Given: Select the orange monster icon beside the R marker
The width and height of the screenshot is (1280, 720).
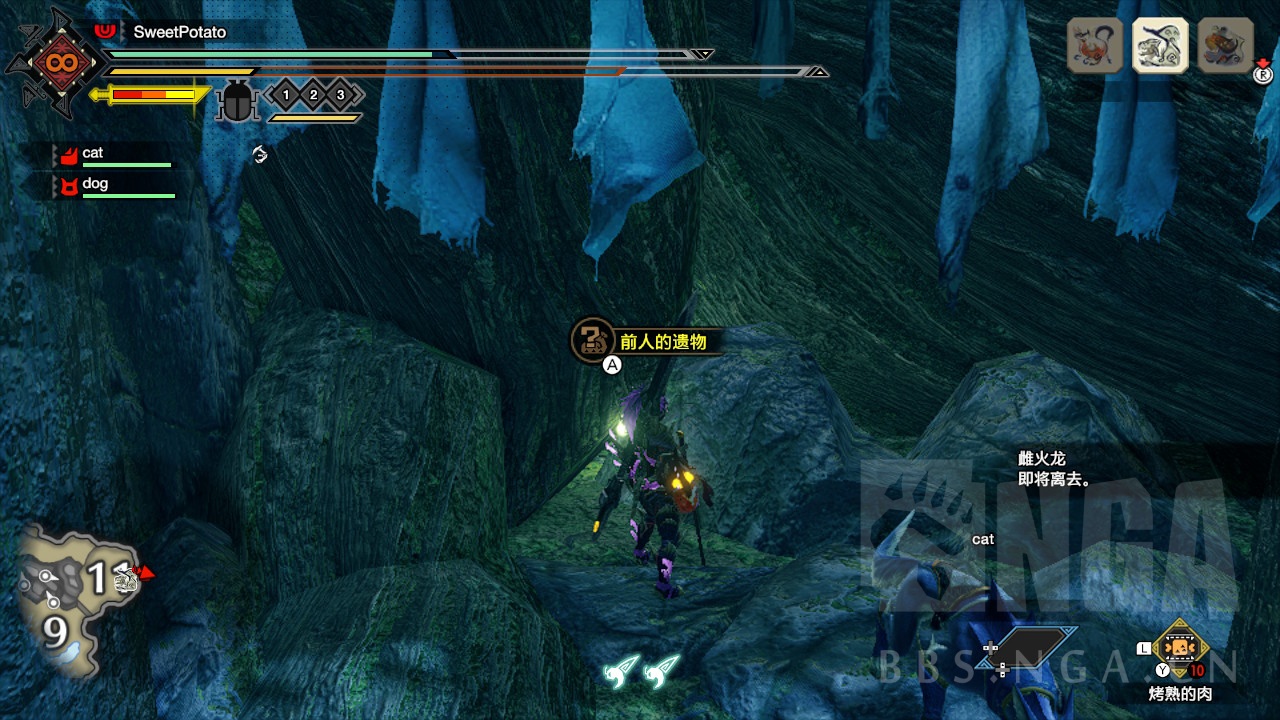Looking at the screenshot, I should pos(1225,45).
